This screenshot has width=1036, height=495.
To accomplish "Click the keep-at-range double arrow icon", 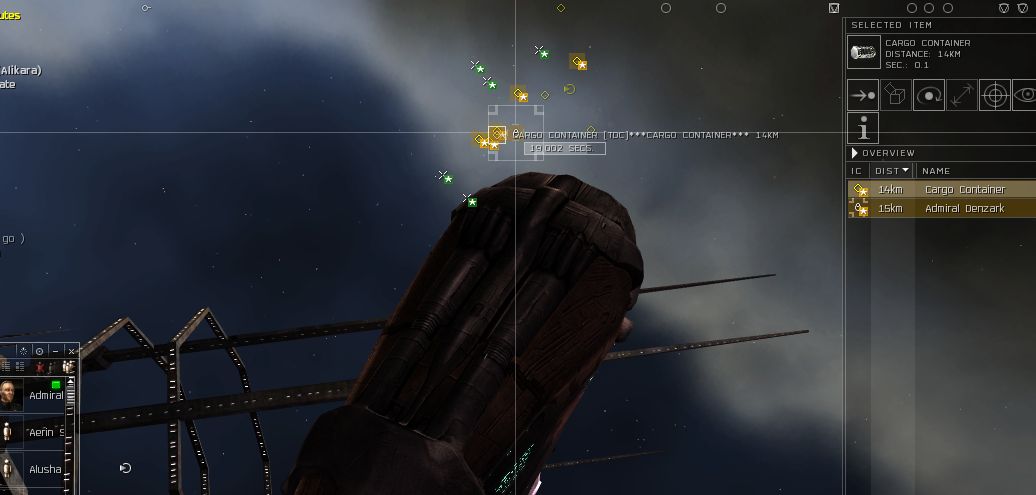I will (962, 95).
